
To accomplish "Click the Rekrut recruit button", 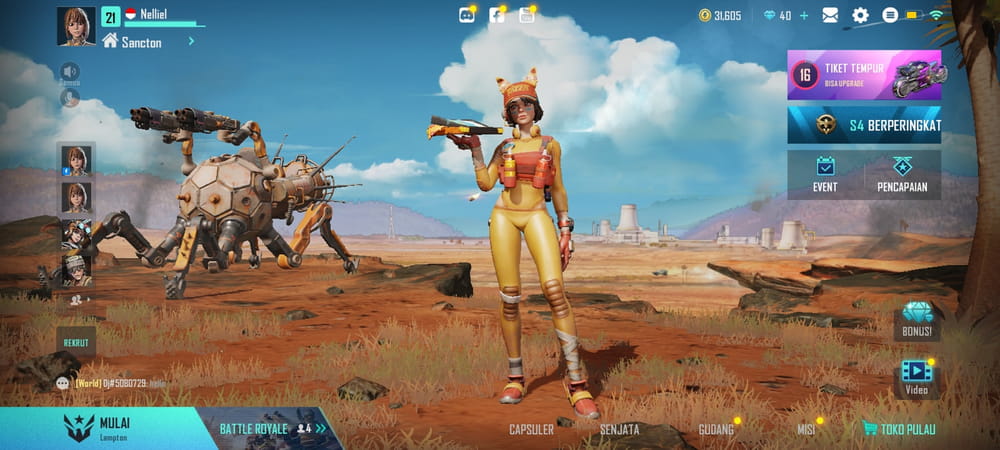I will tap(76, 341).
